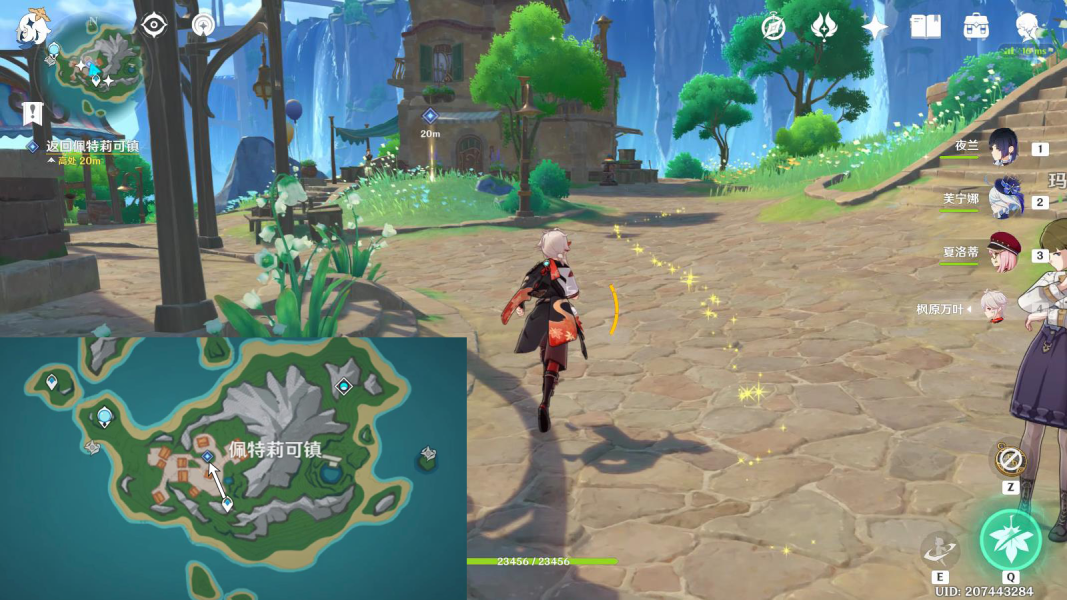
Task: Switch to party member 芙宁娜
Action: click(1002, 200)
